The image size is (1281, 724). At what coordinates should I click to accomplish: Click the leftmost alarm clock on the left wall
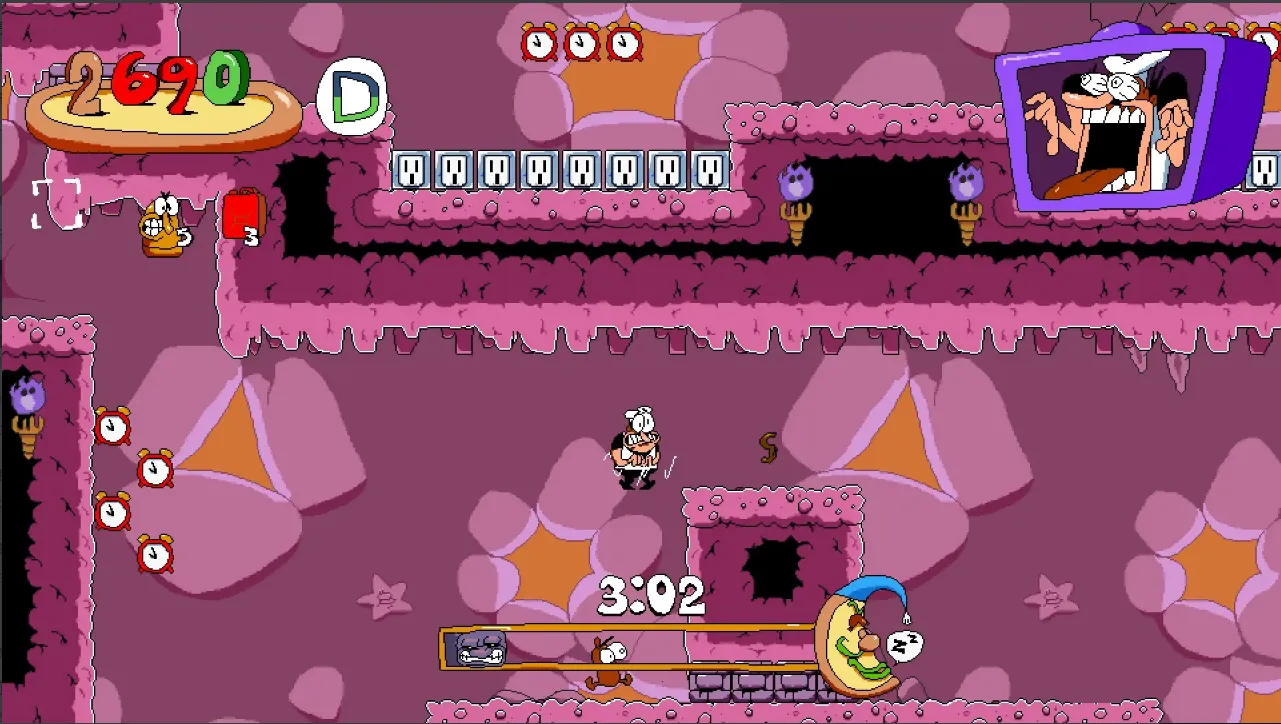pos(110,425)
